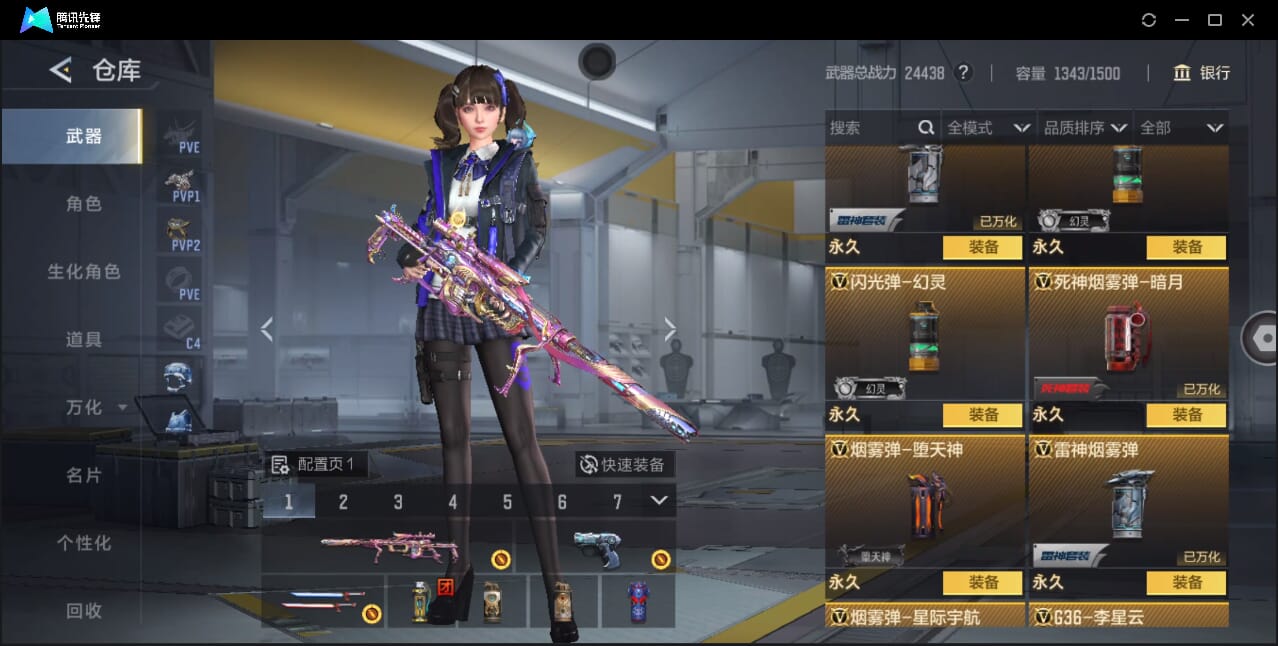Go back using the warehouse back arrow
This screenshot has width=1278, height=646.
click(x=61, y=70)
